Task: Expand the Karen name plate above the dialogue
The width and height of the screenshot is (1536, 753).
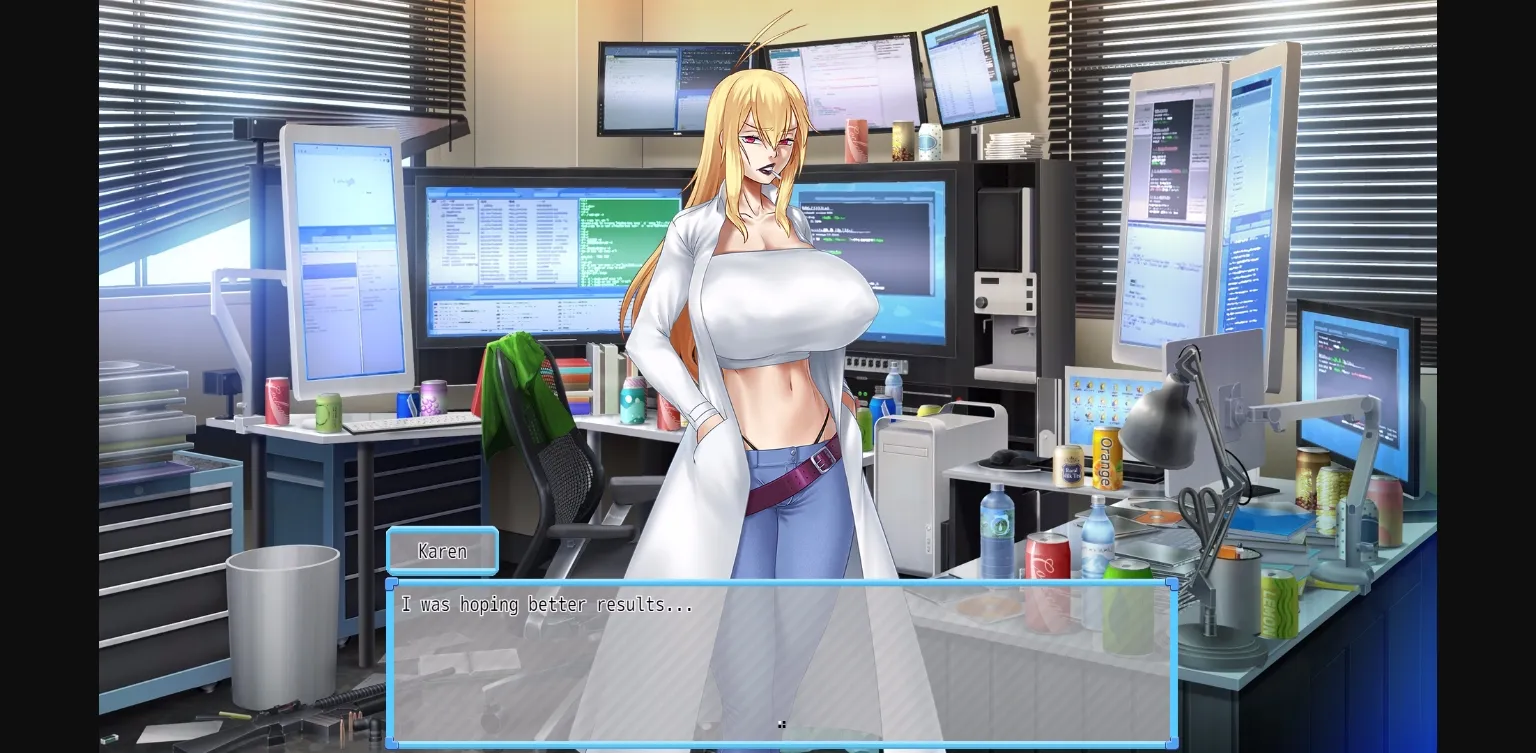Action: 442,551
